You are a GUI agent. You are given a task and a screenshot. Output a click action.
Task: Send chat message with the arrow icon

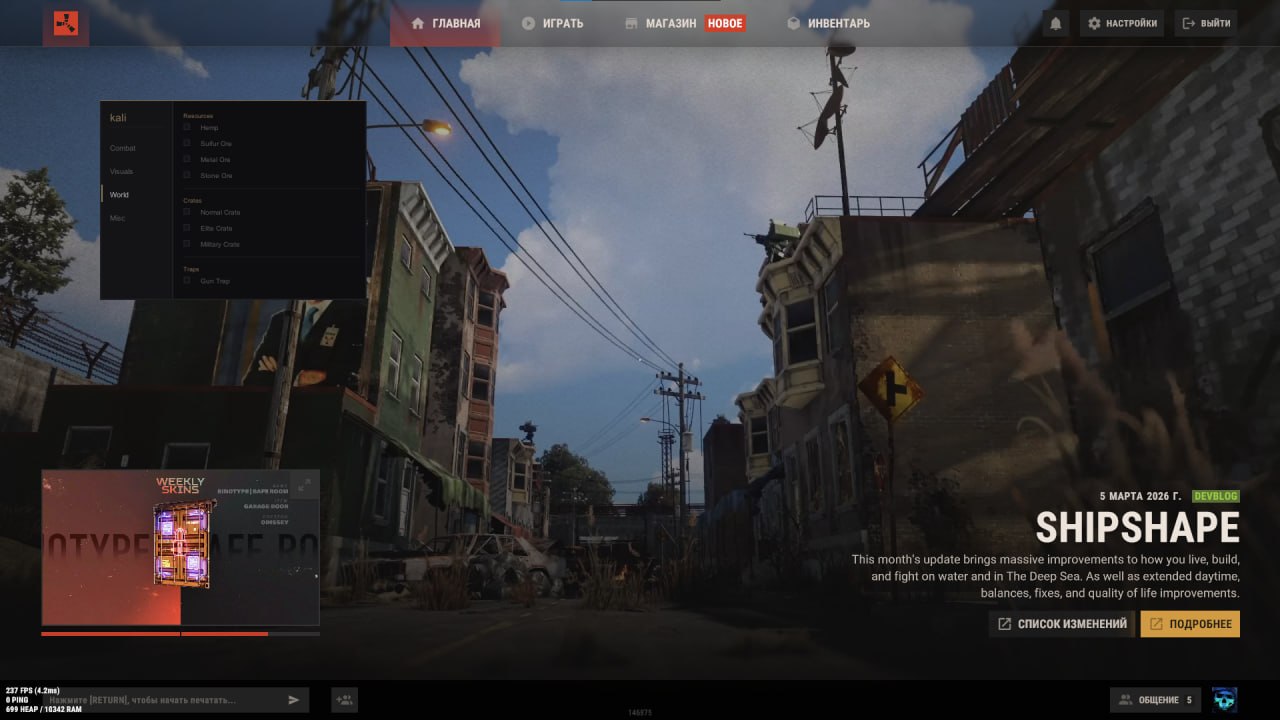294,699
